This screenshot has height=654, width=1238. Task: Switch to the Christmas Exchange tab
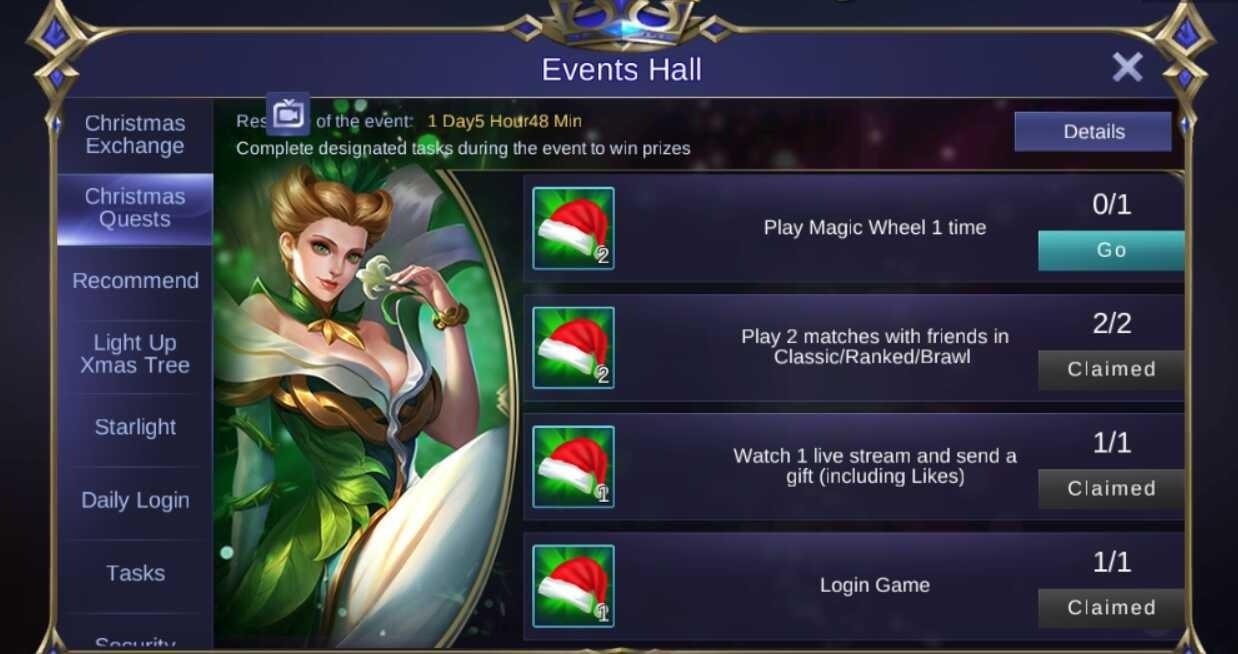[x=135, y=135]
